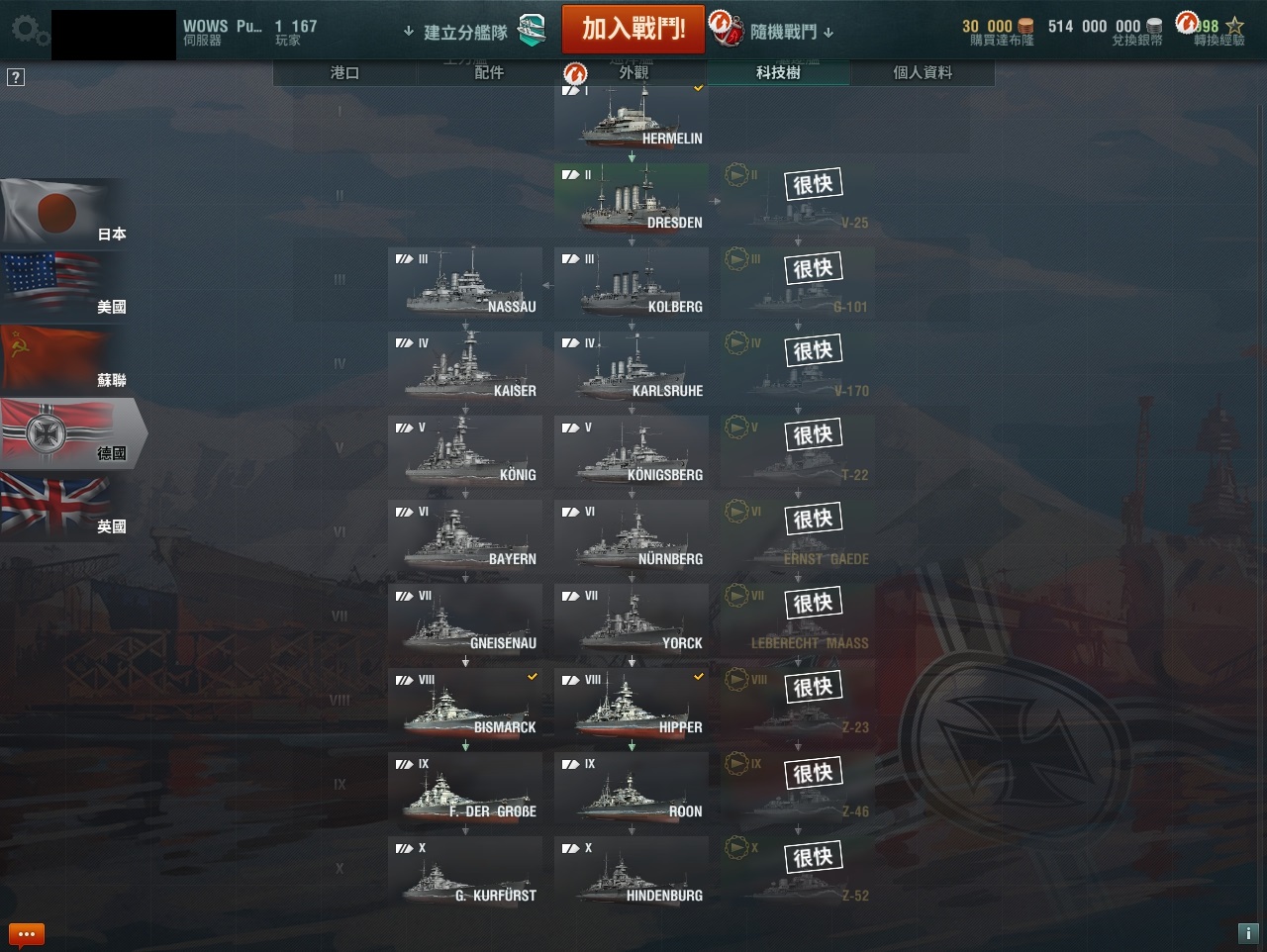
Task: Select the 美國 USA nation flag
Action: click(x=65, y=285)
